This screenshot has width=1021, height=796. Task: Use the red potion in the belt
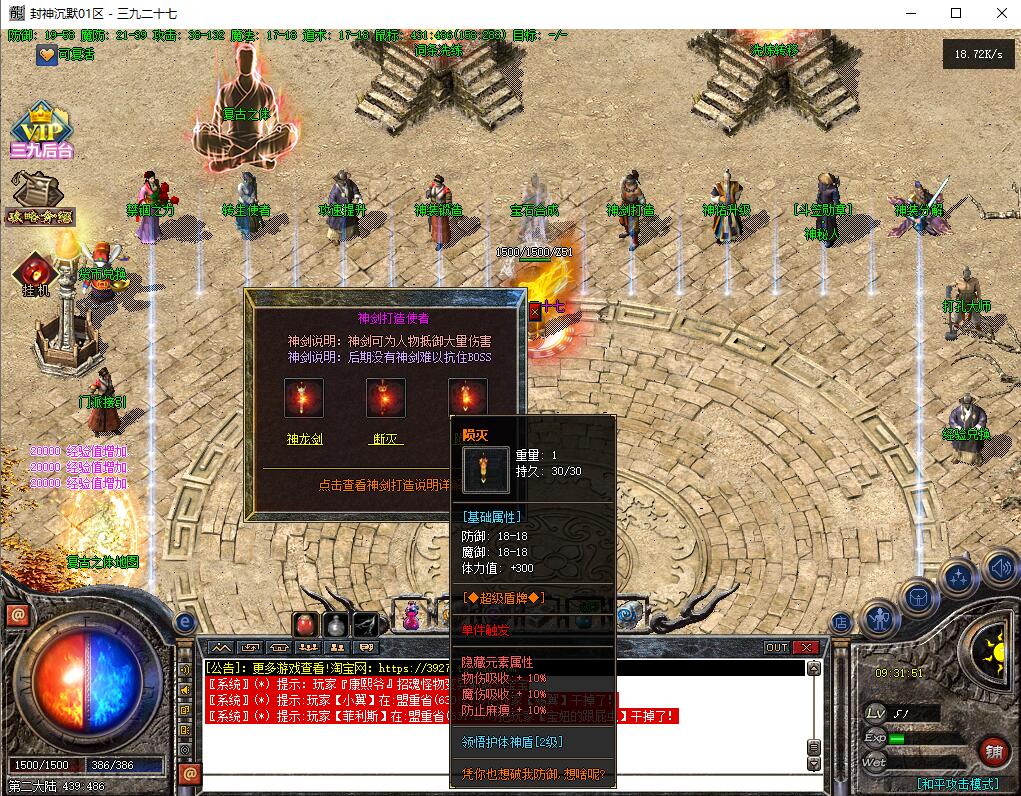coord(306,624)
